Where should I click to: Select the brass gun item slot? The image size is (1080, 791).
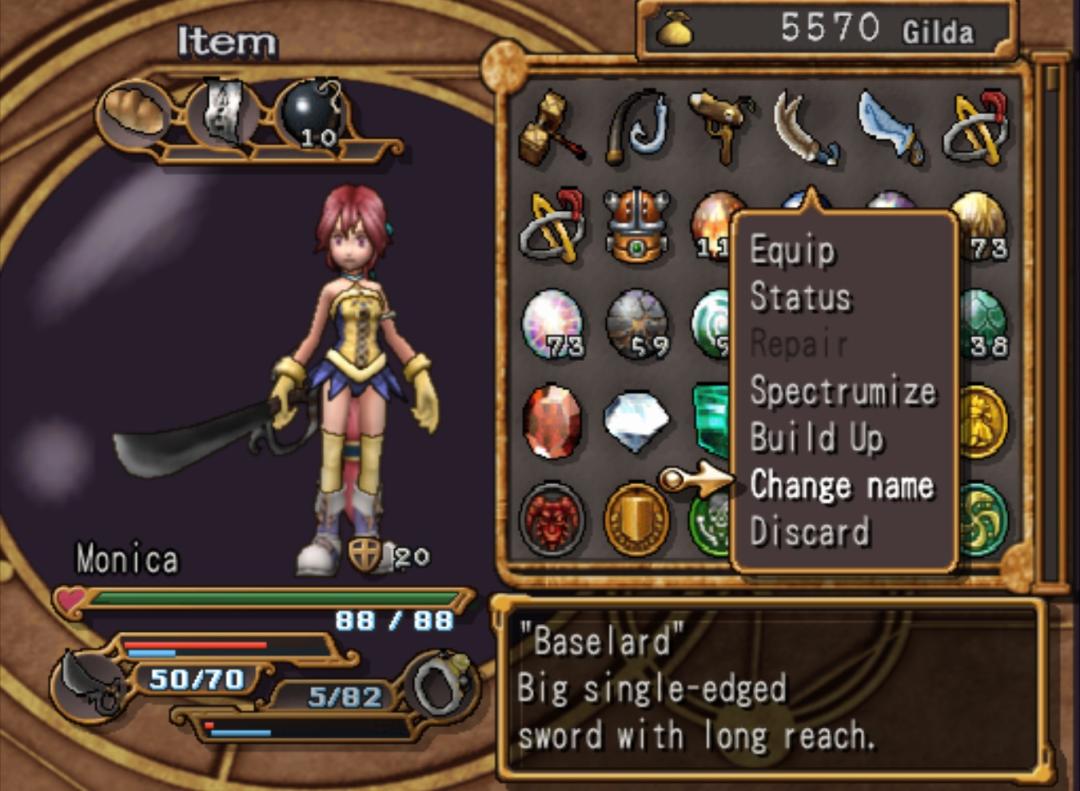click(720, 126)
